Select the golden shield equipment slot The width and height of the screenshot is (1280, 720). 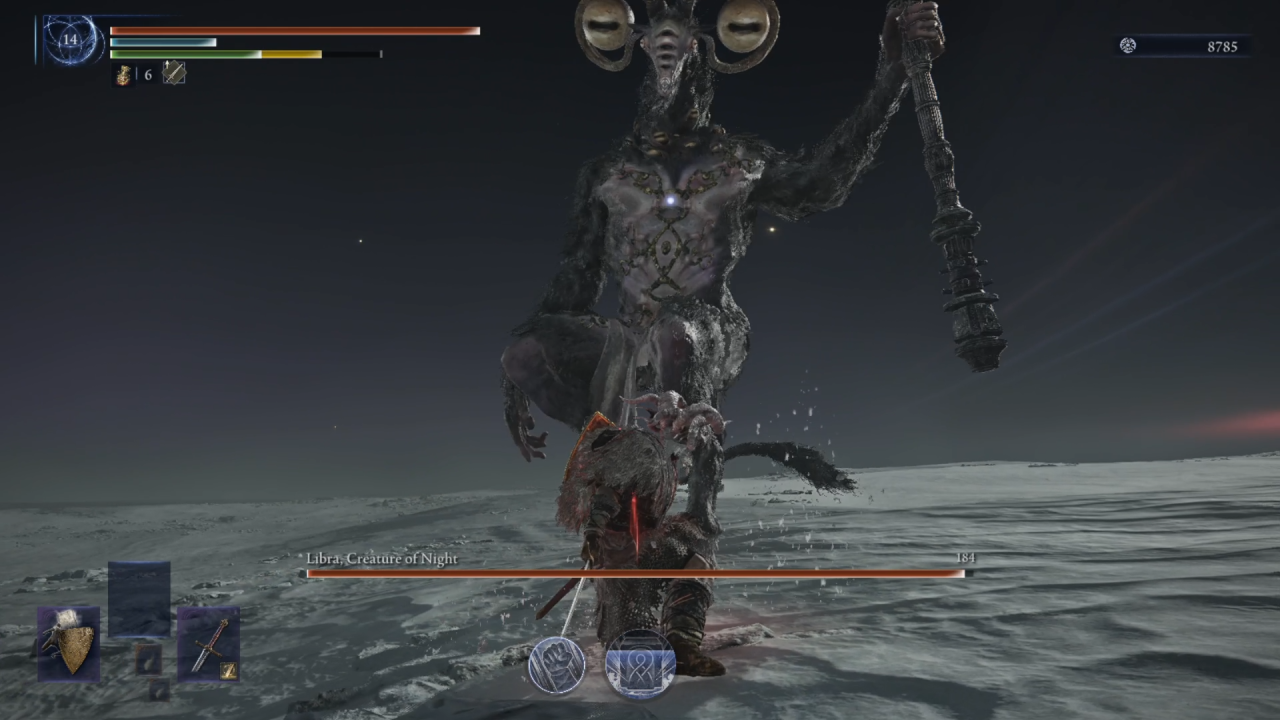(x=69, y=643)
